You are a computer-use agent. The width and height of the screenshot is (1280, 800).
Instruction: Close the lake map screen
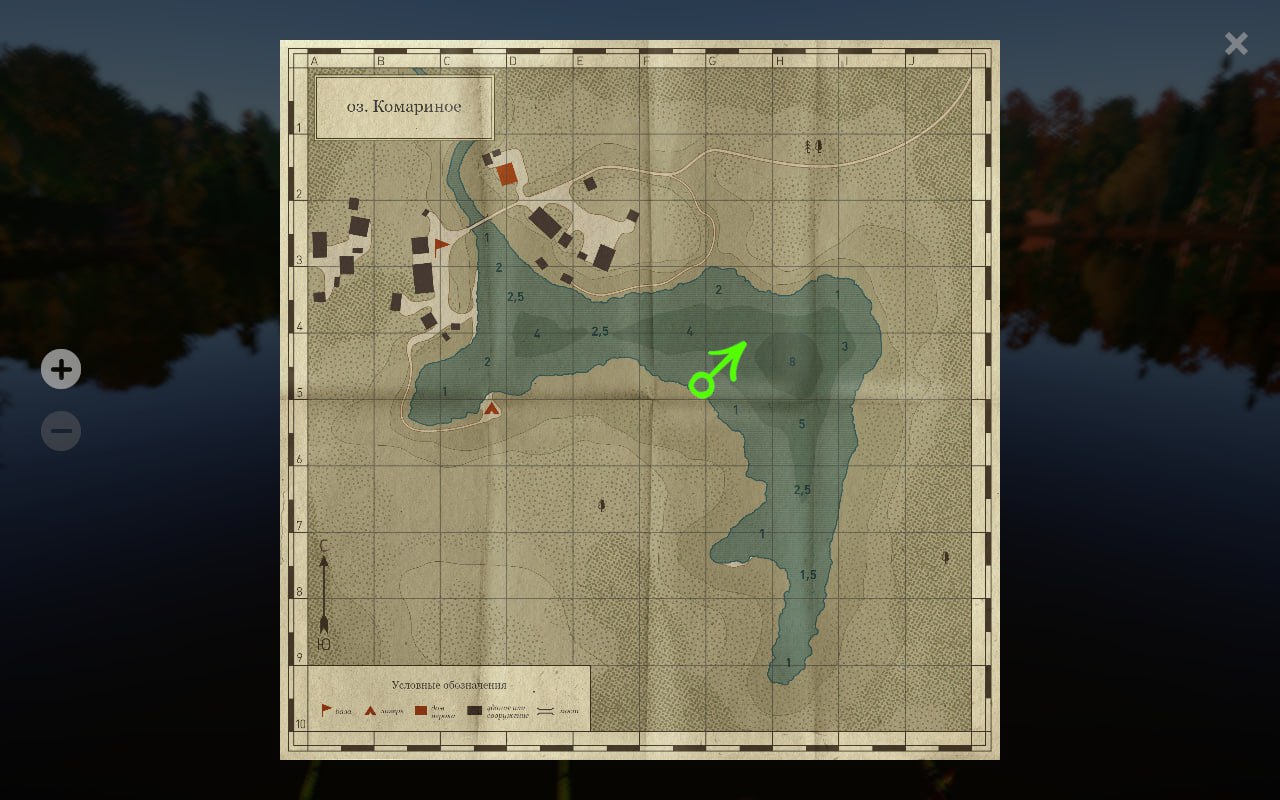(x=1236, y=43)
